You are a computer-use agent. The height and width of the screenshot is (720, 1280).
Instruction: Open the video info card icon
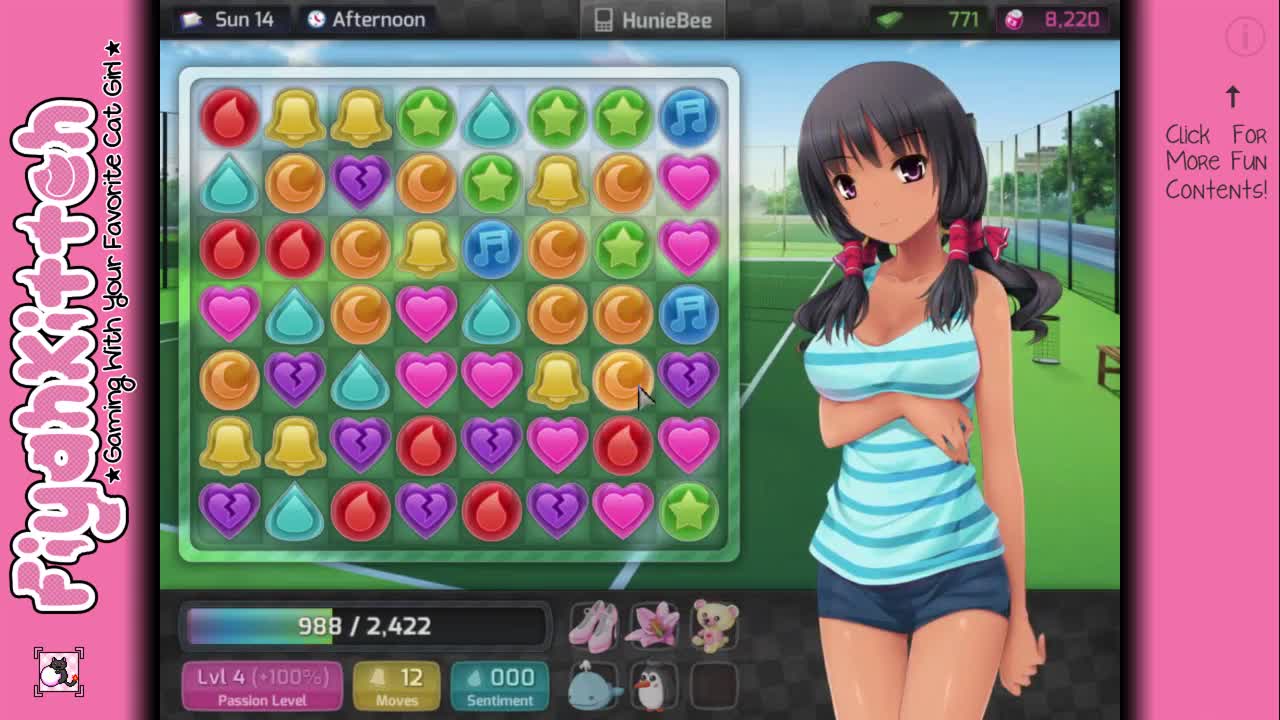point(1245,37)
